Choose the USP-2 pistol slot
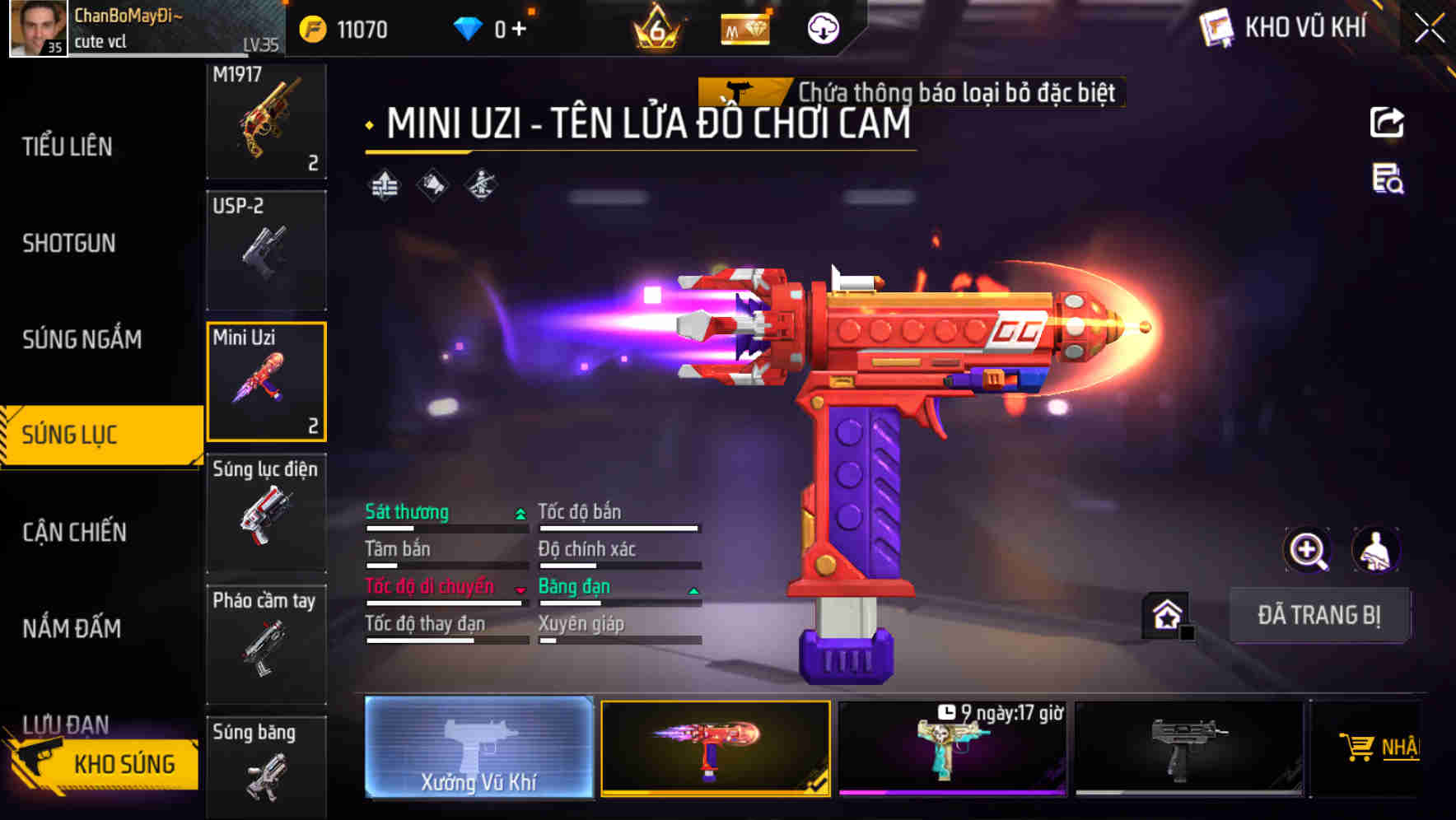Image resolution: width=1456 pixels, height=820 pixels. [266, 250]
